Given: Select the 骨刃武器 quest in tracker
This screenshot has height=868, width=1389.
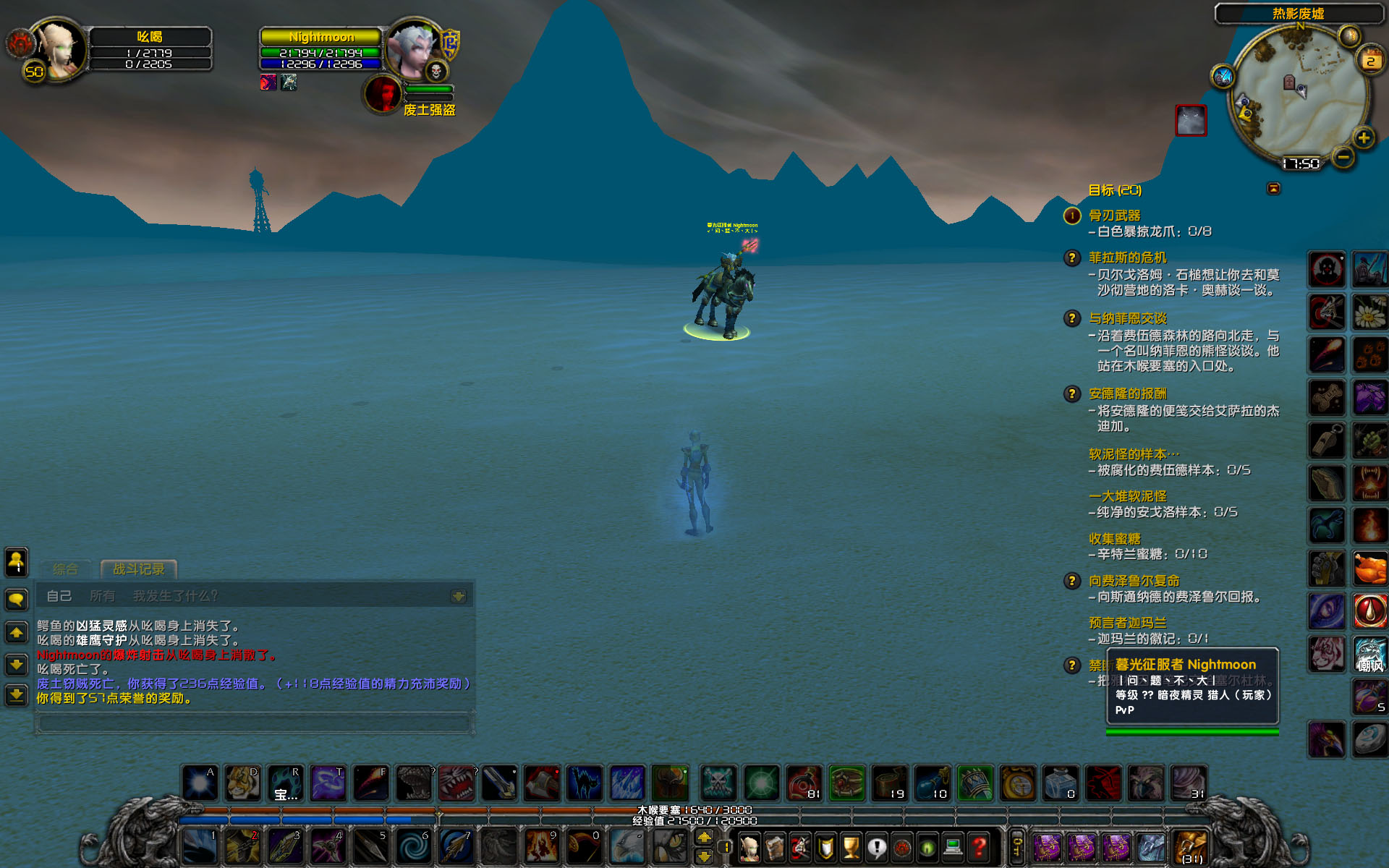Looking at the screenshot, I should point(1114,216).
